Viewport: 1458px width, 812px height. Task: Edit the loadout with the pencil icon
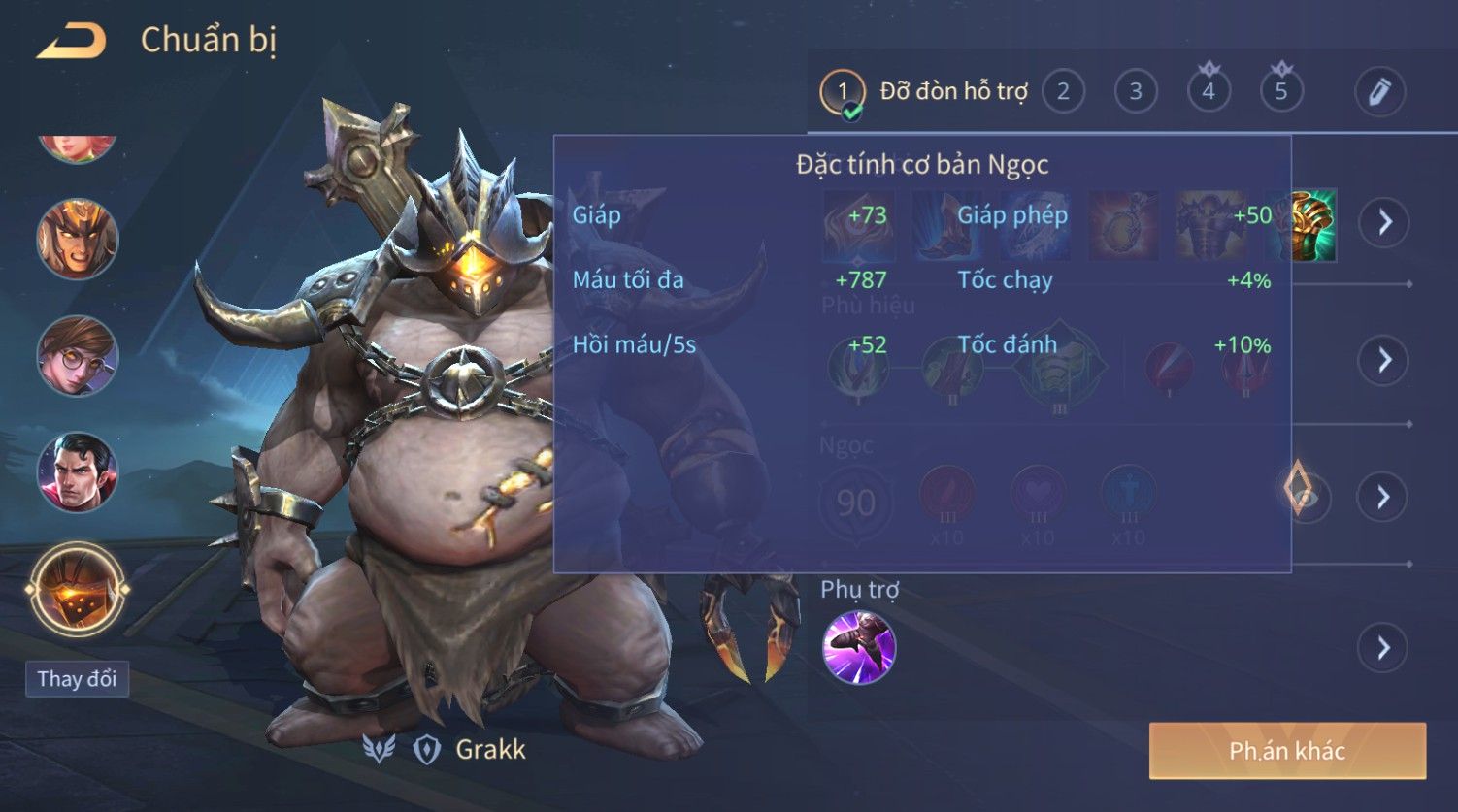[1379, 92]
